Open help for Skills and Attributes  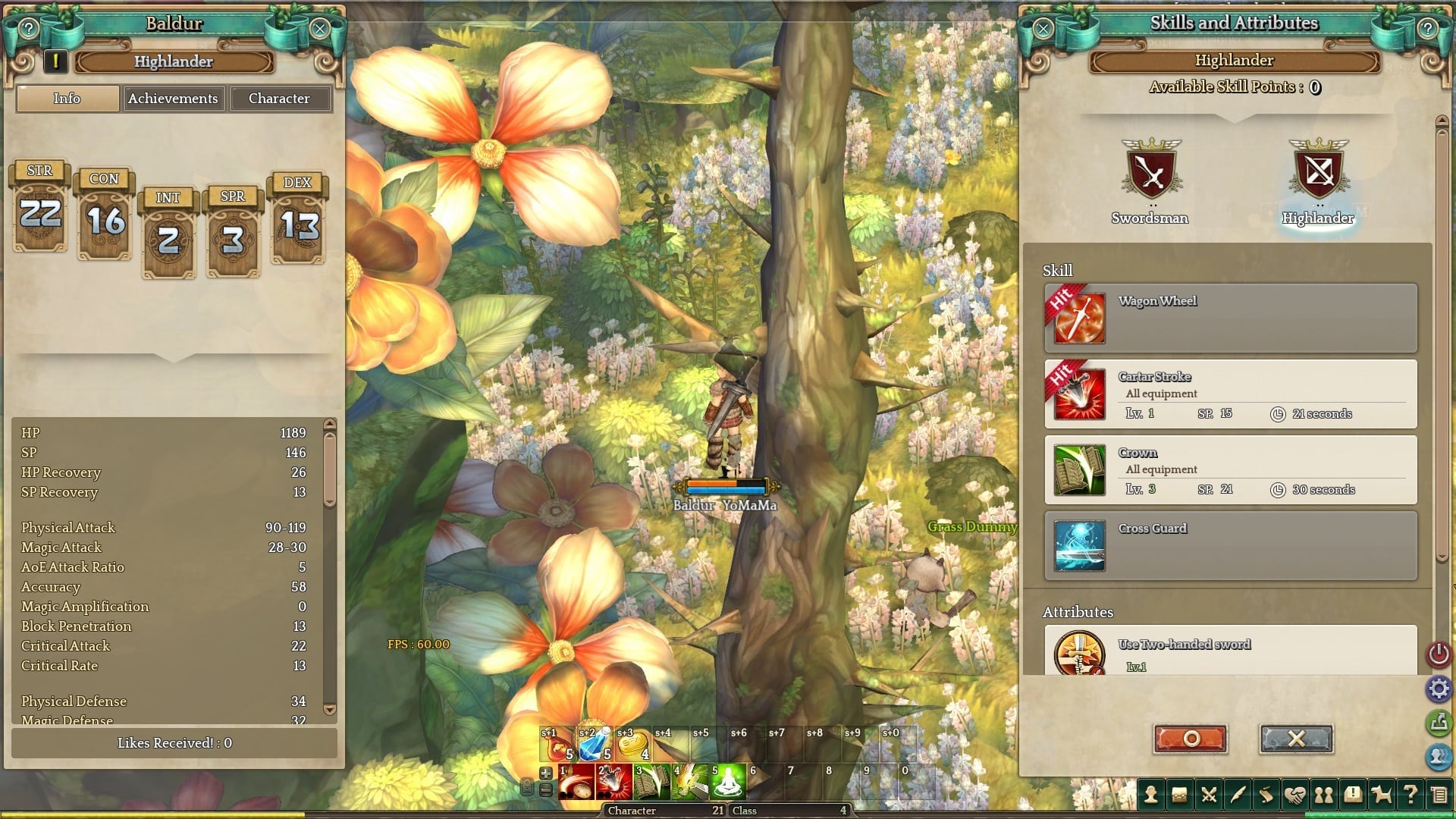[1427, 29]
